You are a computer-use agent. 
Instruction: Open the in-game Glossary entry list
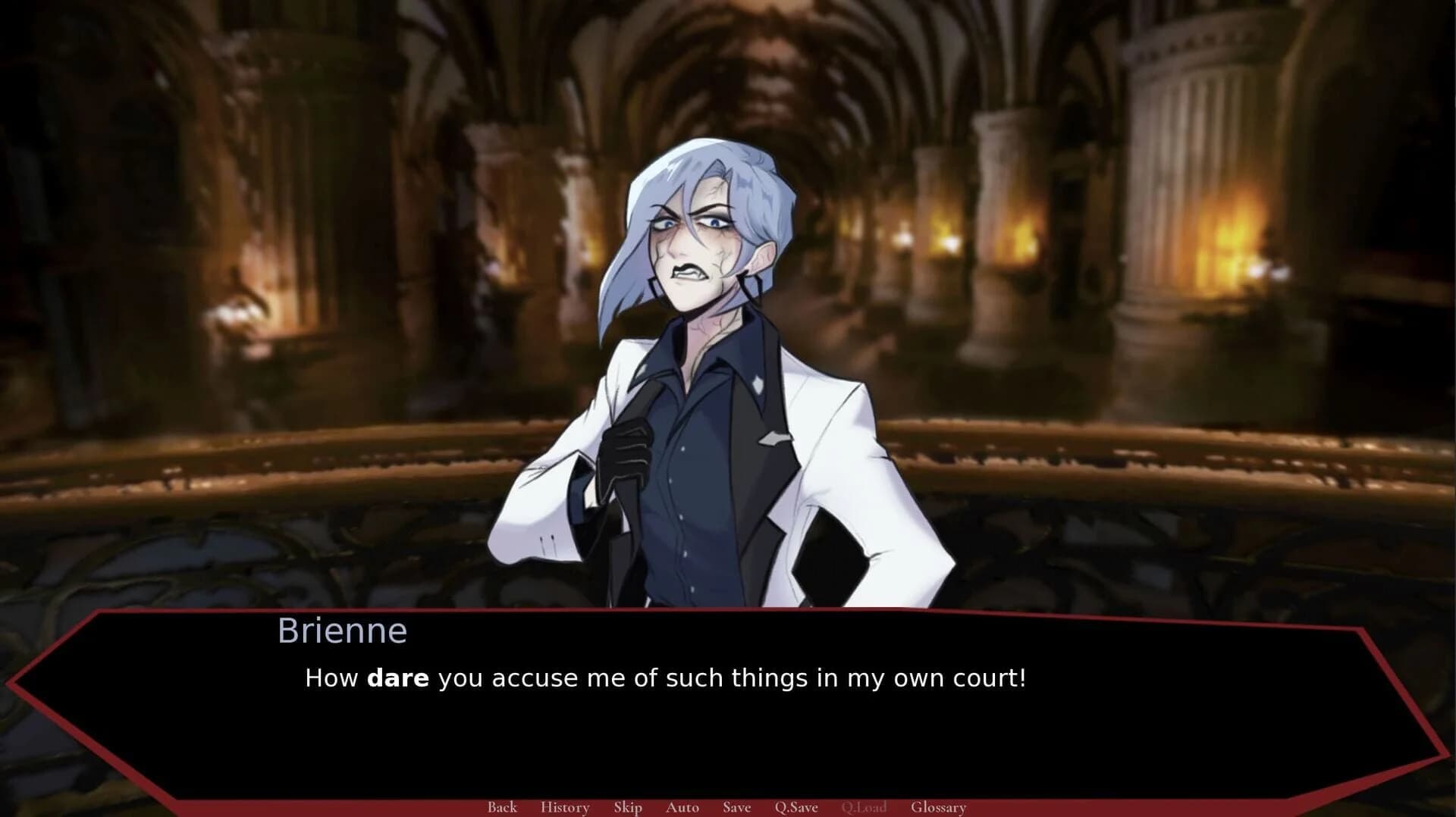click(x=940, y=807)
